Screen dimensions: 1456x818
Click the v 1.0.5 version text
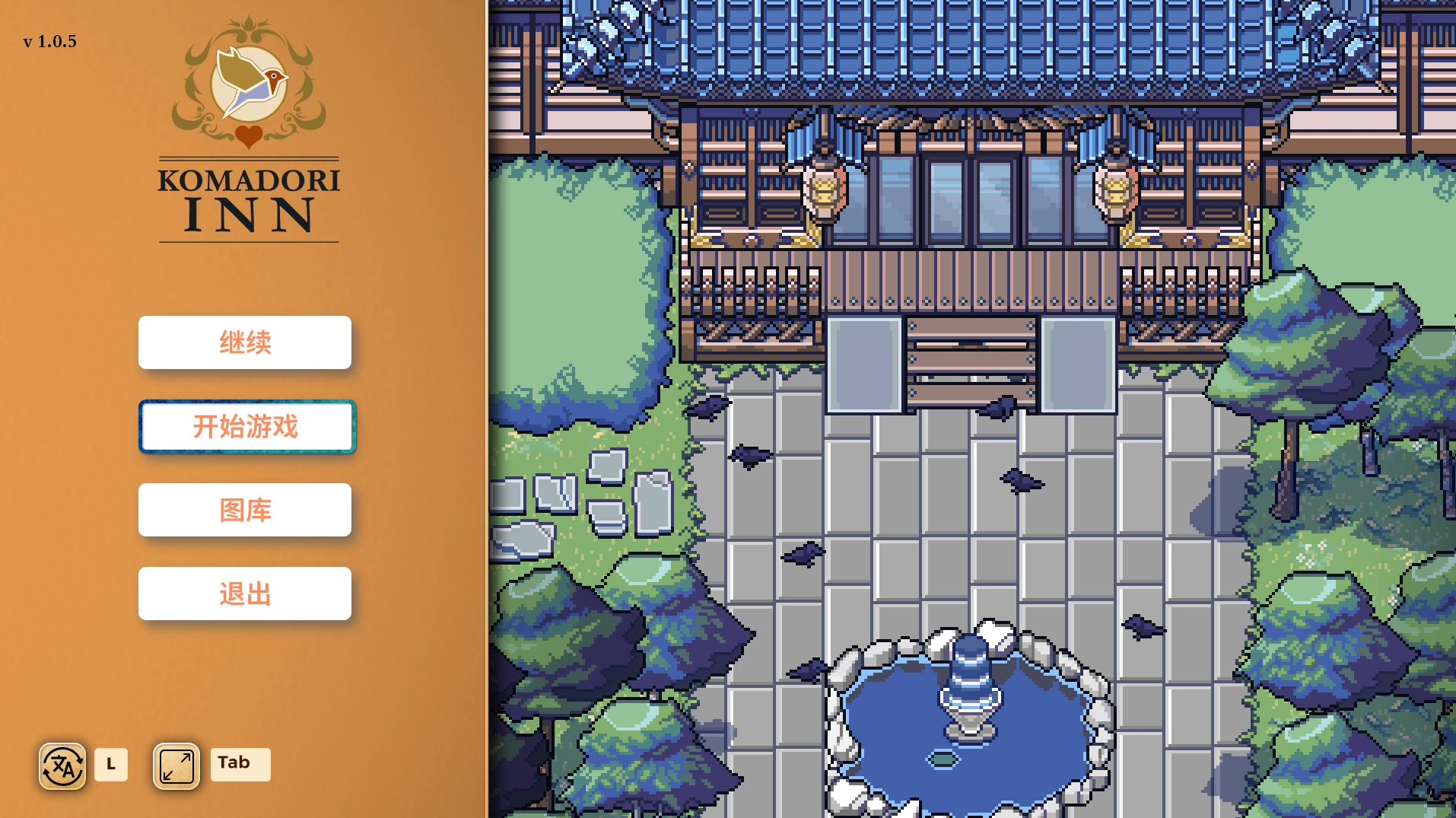(49, 42)
